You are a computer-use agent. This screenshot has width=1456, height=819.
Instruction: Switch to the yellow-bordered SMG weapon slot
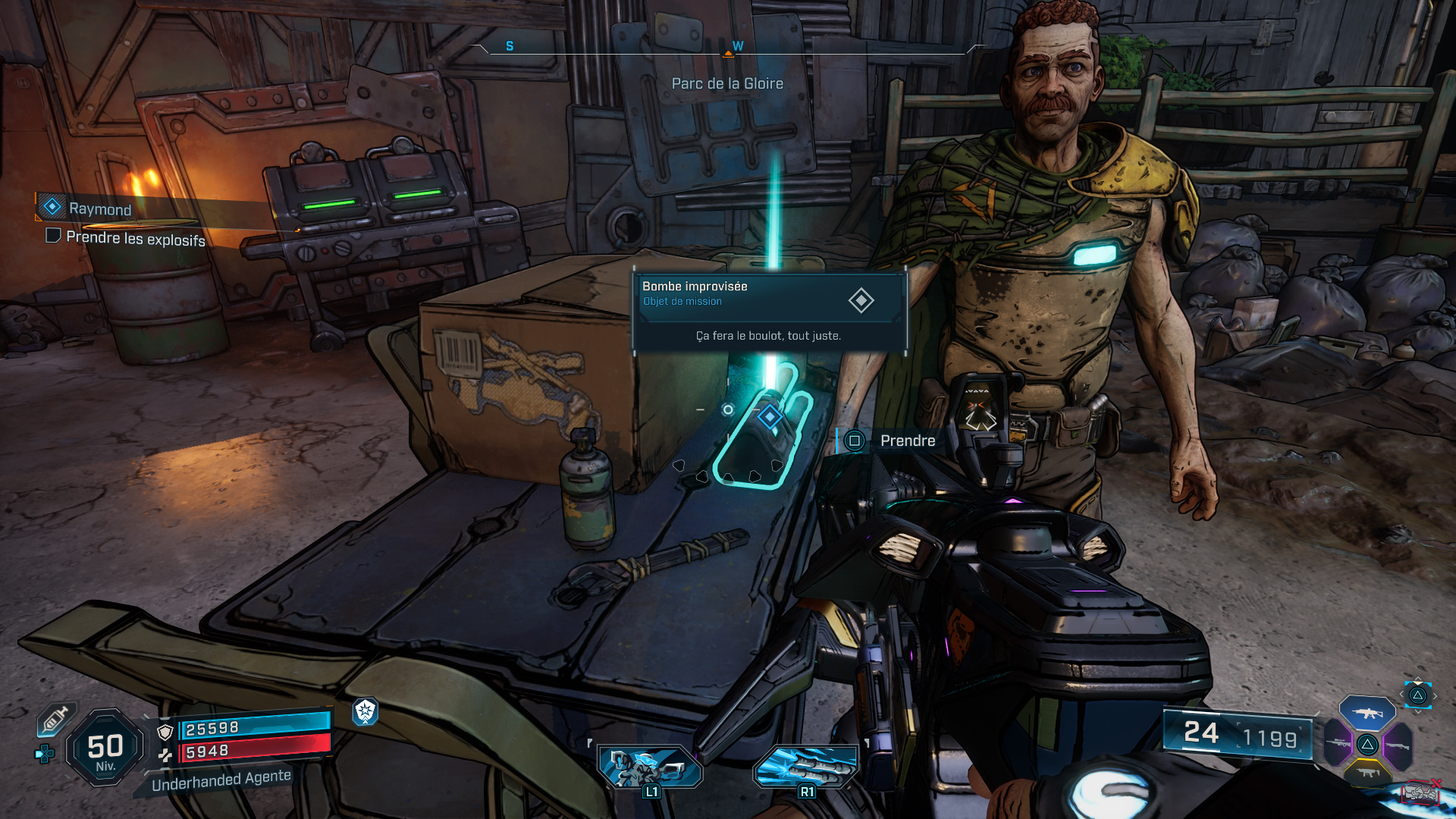[1367, 773]
